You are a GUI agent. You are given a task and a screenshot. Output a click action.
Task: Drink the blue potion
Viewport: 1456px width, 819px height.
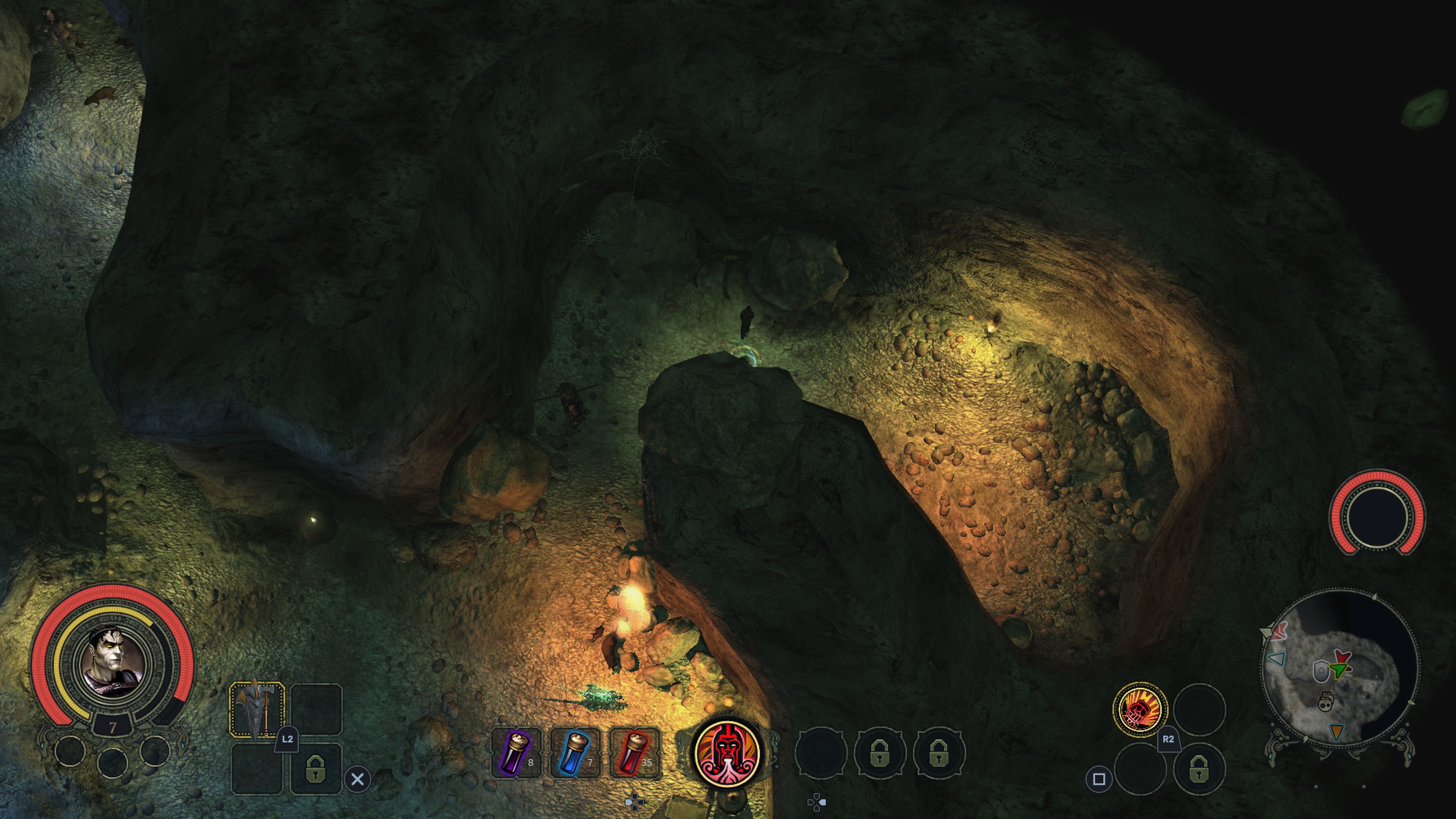pyautogui.click(x=576, y=752)
